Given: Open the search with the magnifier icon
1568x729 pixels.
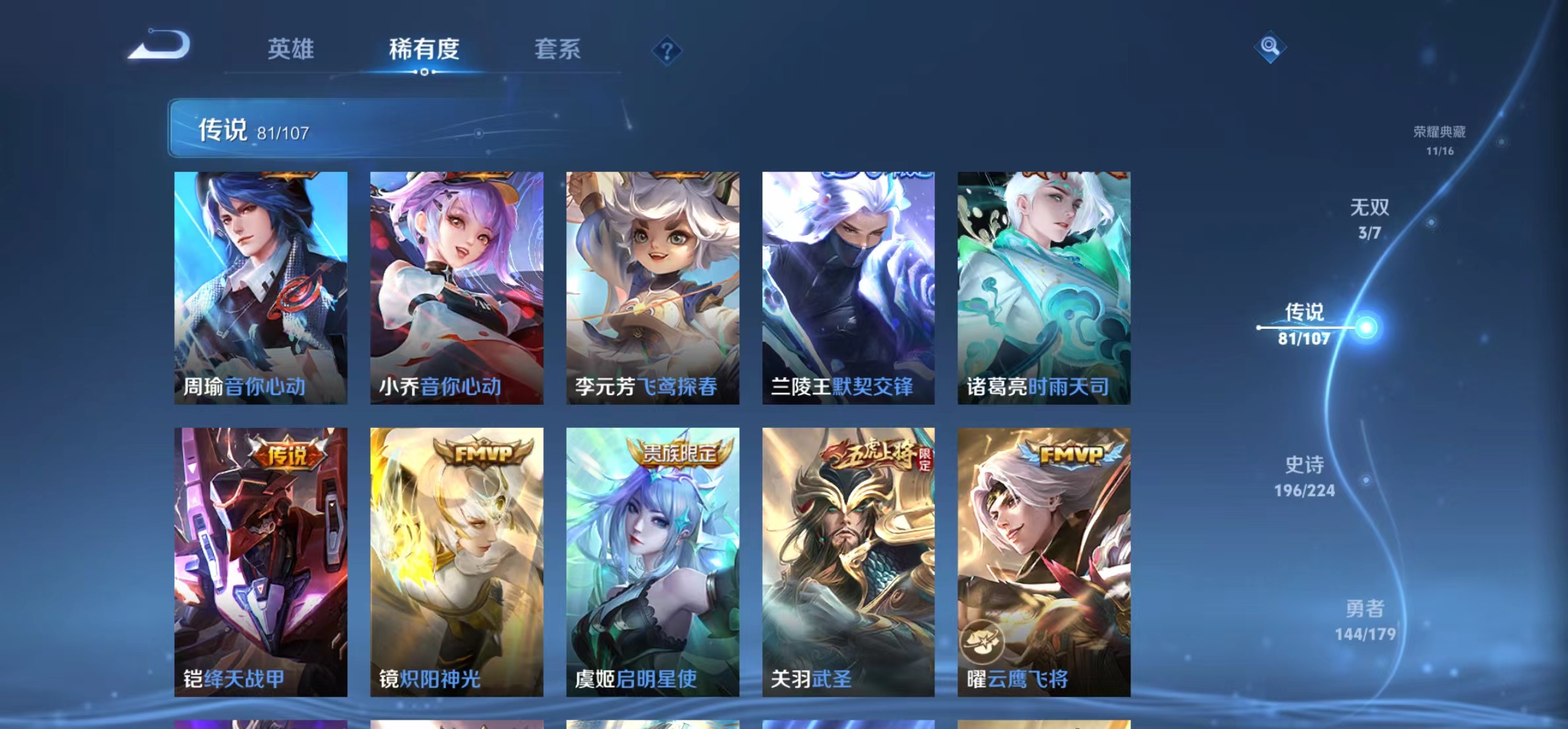Looking at the screenshot, I should click(1271, 50).
